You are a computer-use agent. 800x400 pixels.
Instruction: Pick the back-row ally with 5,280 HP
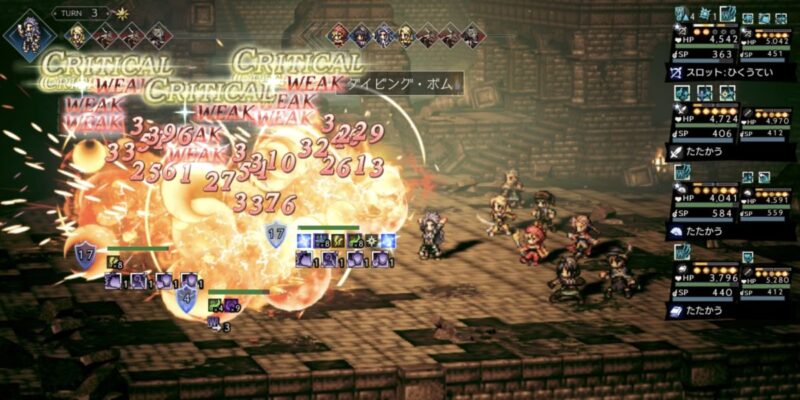765,281
